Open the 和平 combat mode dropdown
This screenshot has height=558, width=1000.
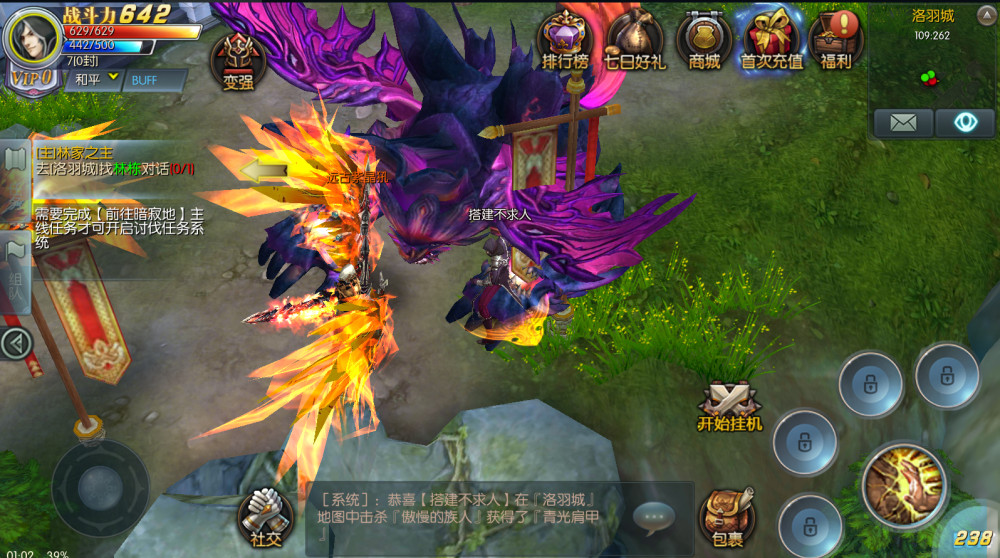click(91, 79)
